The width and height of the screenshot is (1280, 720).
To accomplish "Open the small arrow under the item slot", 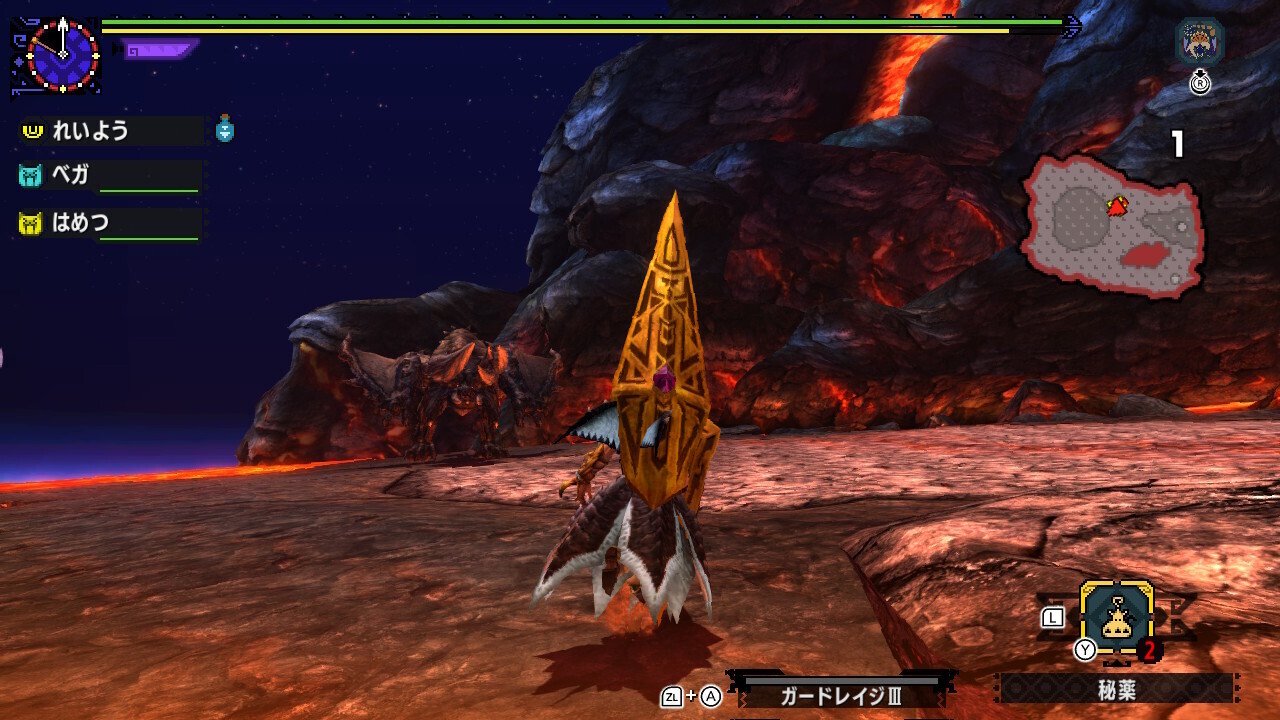I will [x=1116, y=663].
